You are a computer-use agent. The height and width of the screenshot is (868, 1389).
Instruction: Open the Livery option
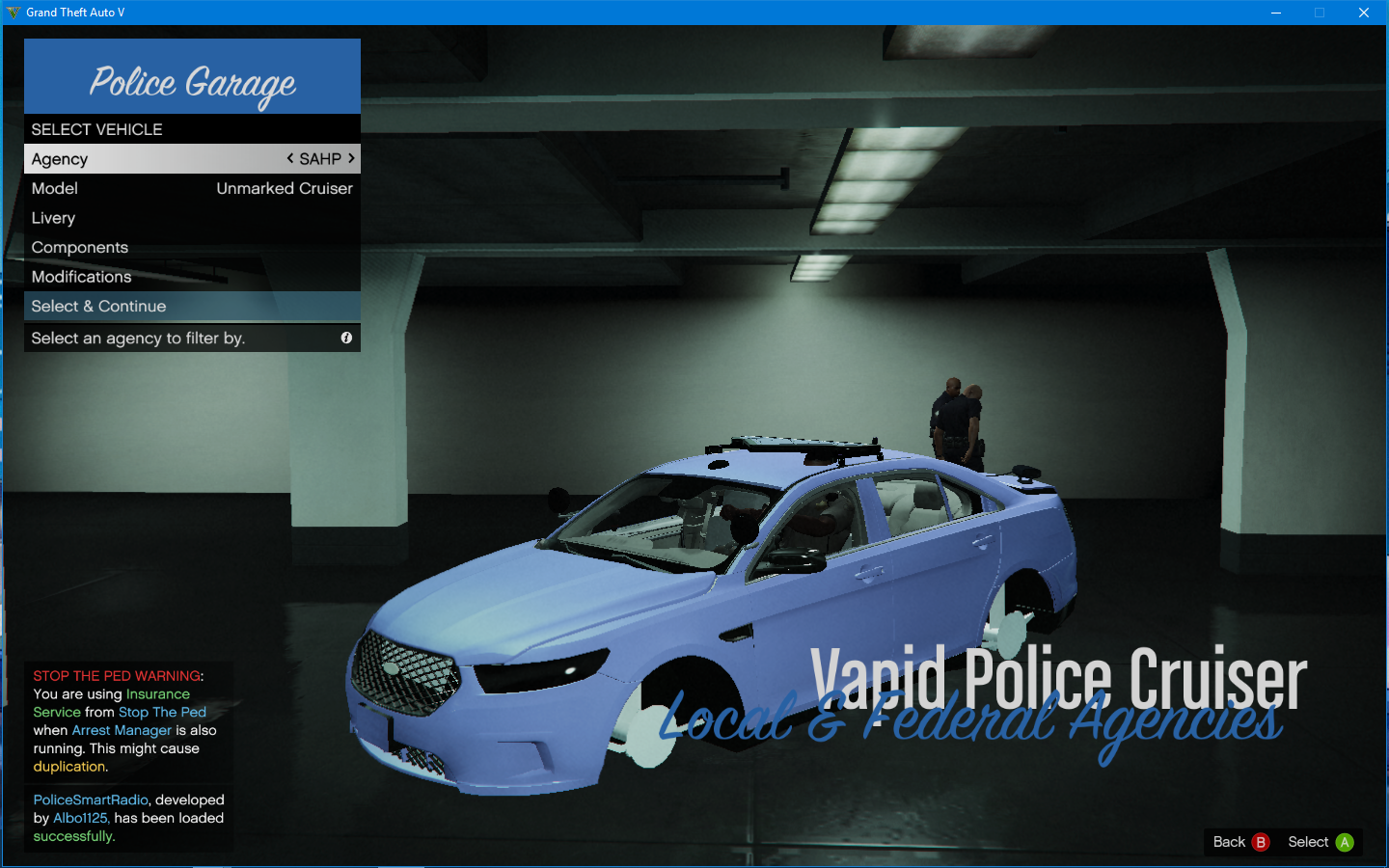(x=192, y=218)
